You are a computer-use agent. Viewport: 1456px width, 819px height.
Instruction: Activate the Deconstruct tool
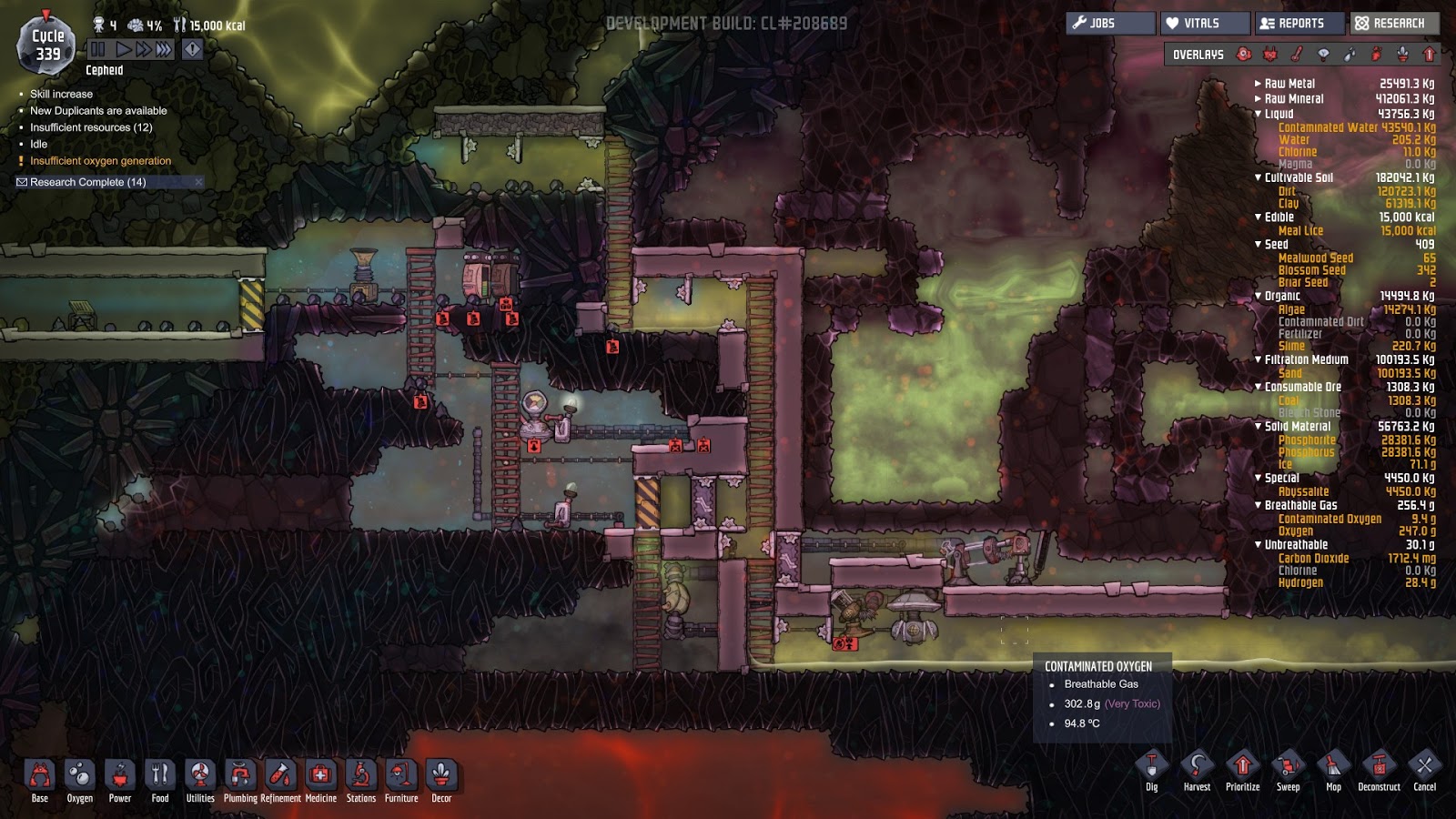coord(1379,771)
